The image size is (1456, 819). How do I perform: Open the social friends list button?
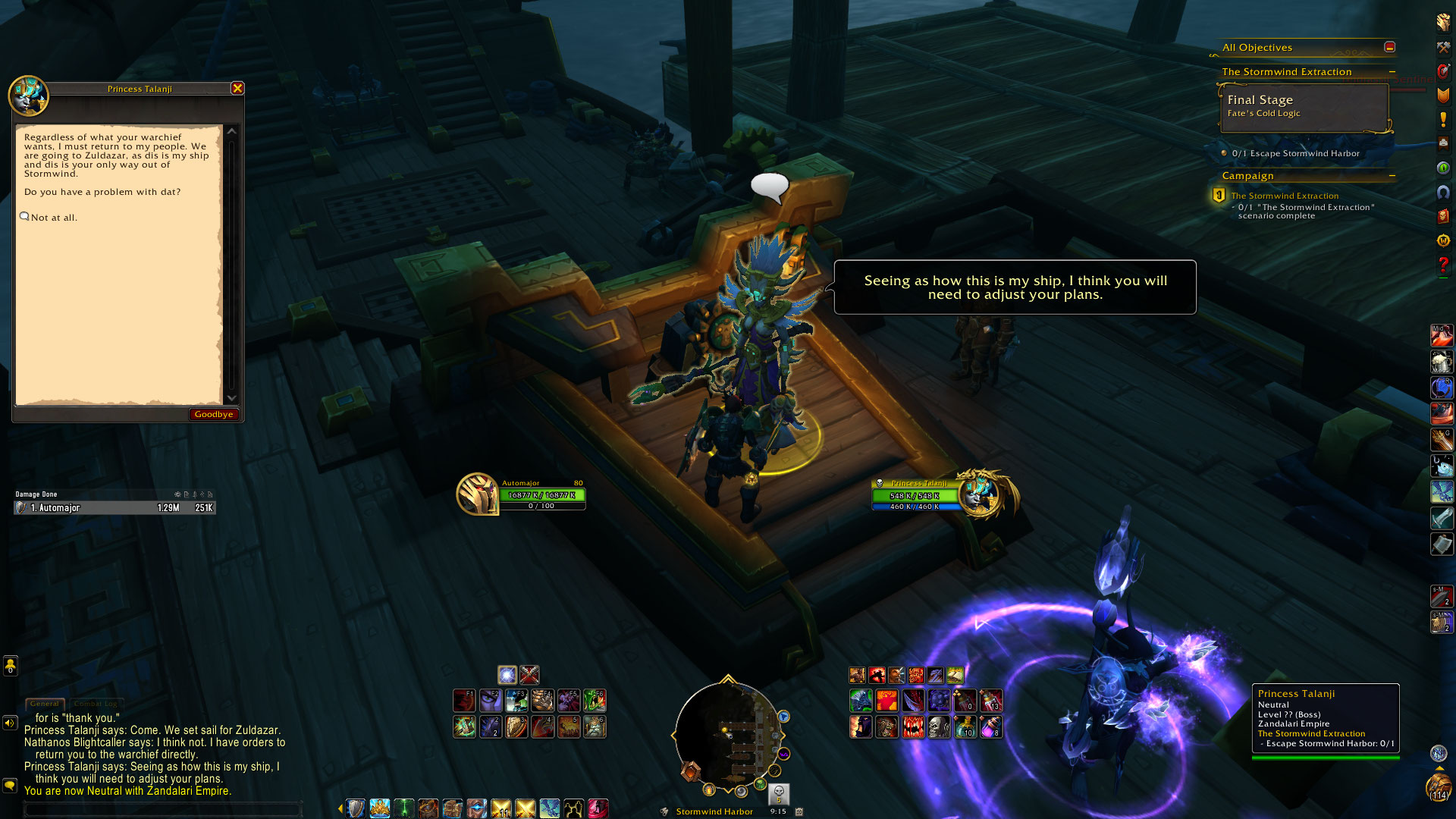click(x=10, y=666)
